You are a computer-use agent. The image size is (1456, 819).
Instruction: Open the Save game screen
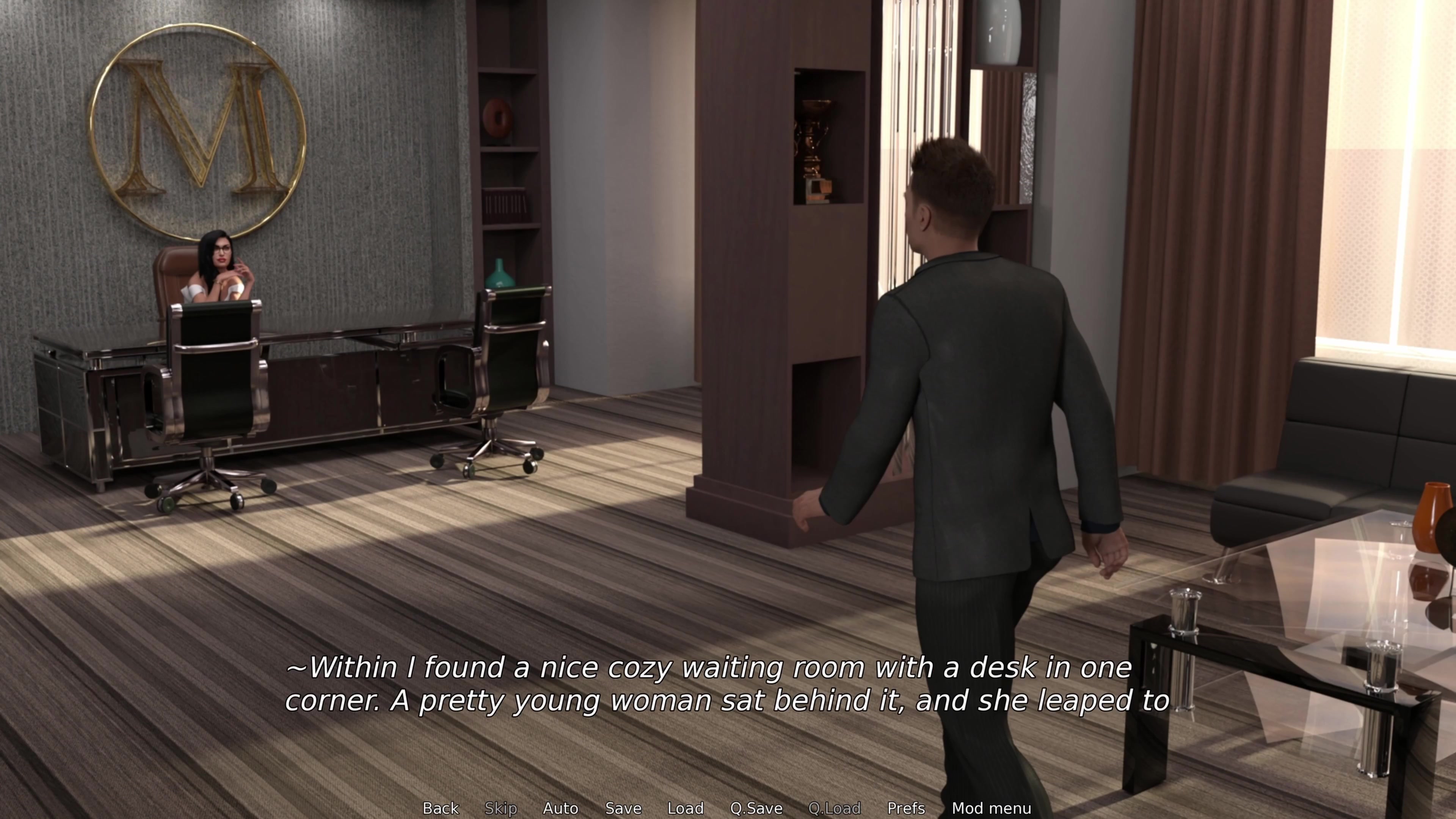tap(623, 808)
